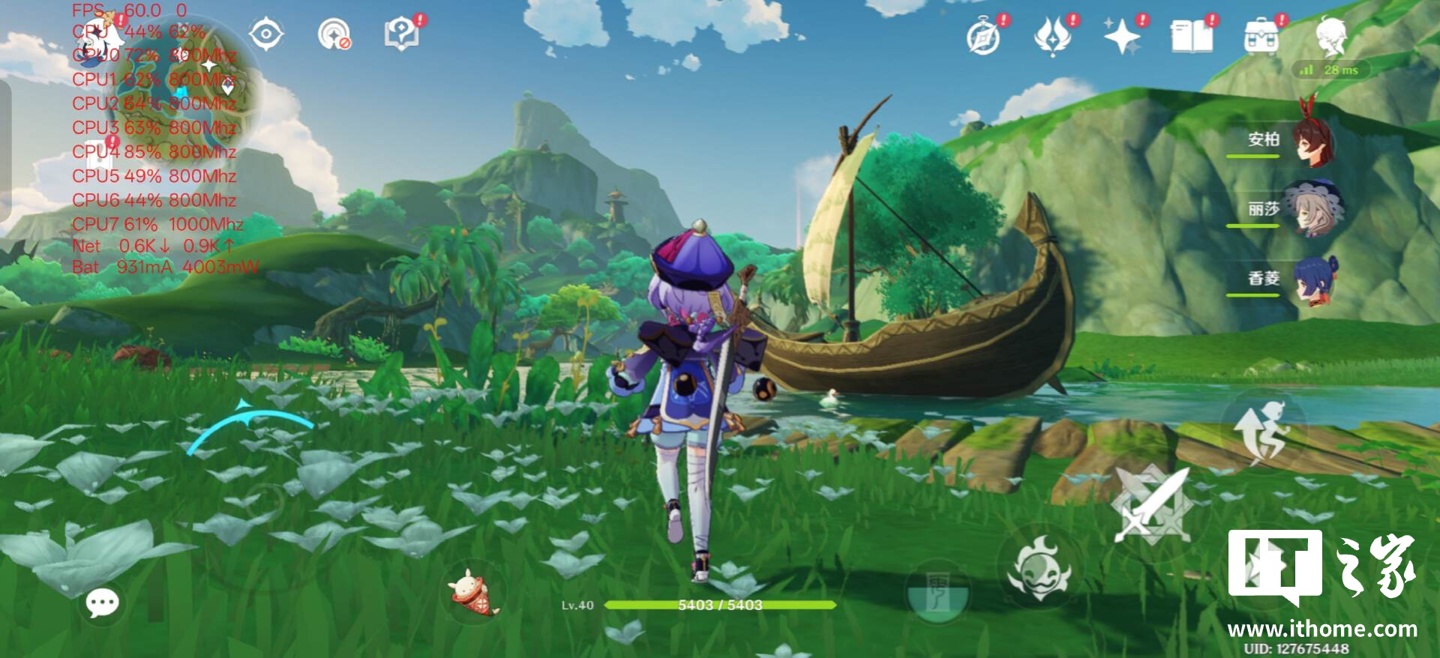
Task: Tap the eye-shaped elemental sight icon
Action: (x=266, y=34)
